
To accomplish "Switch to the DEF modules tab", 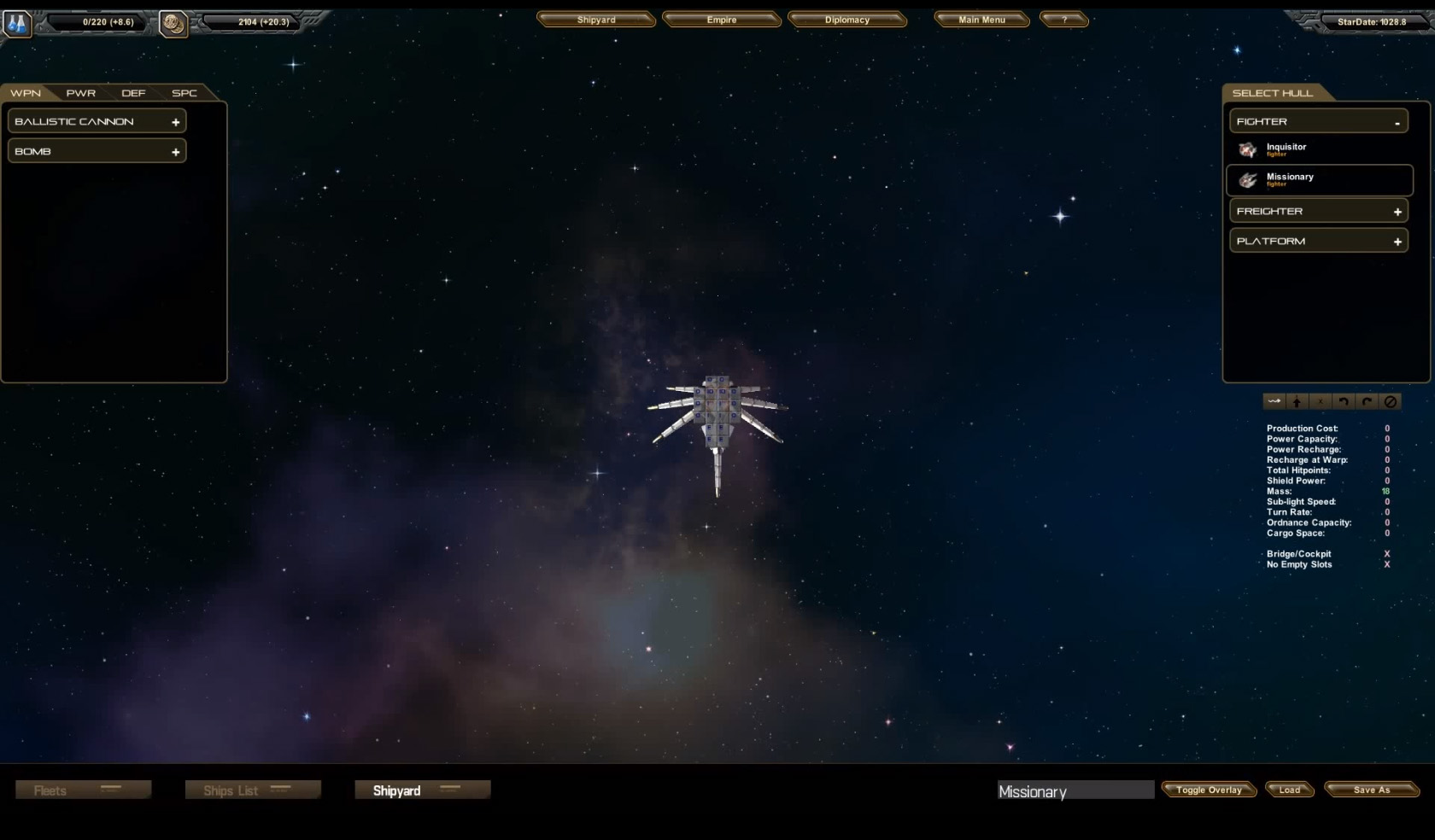I will pyautogui.click(x=133, y=93).
